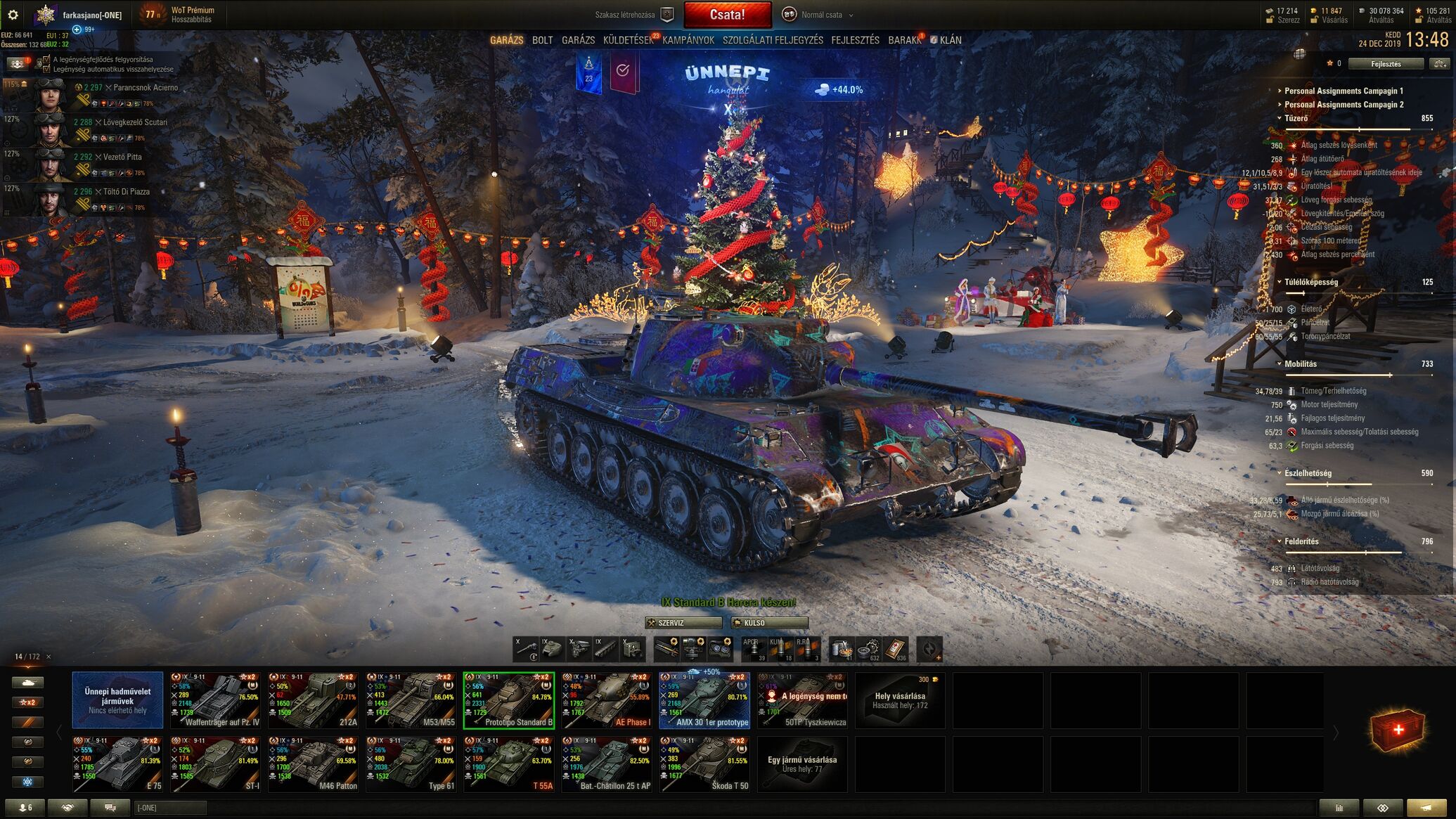Open the settings gear icon

(13, 15)
